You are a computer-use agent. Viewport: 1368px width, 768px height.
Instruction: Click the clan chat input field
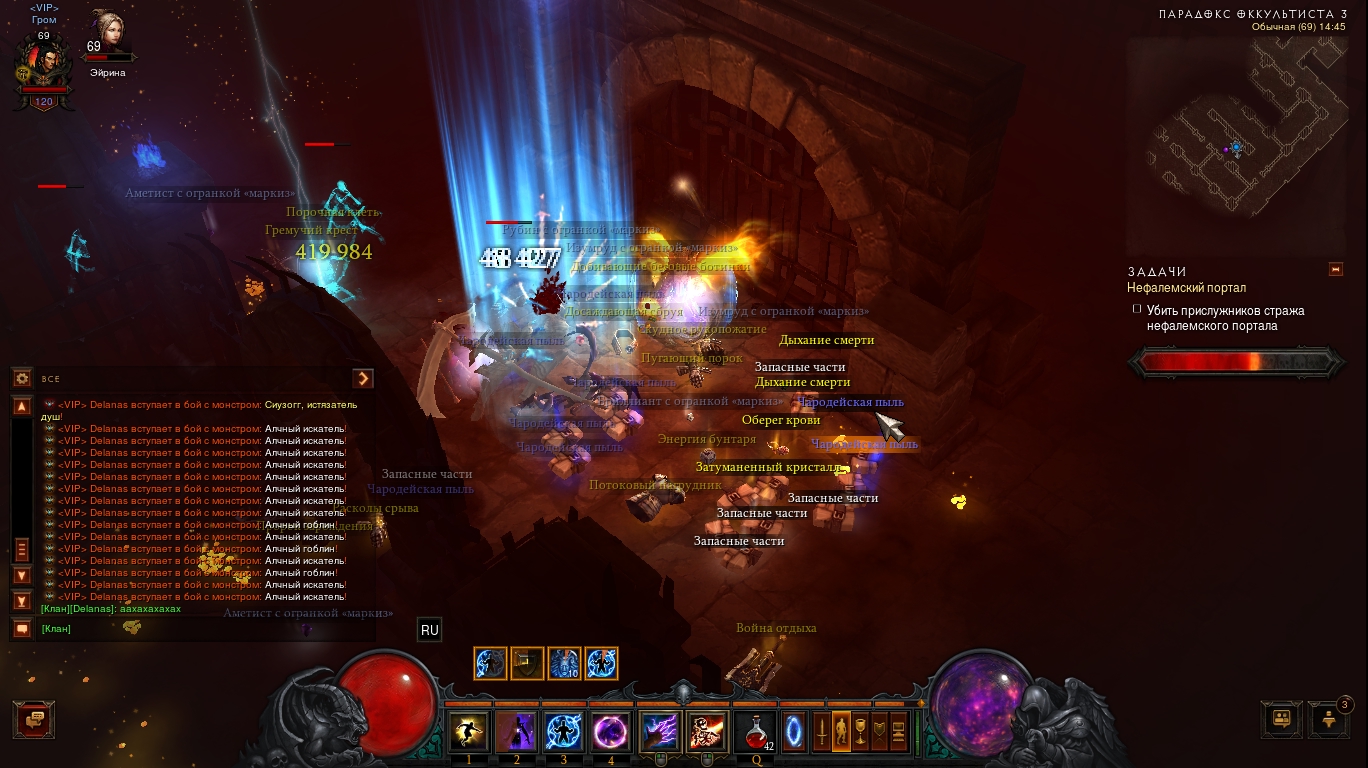point(200,629)
